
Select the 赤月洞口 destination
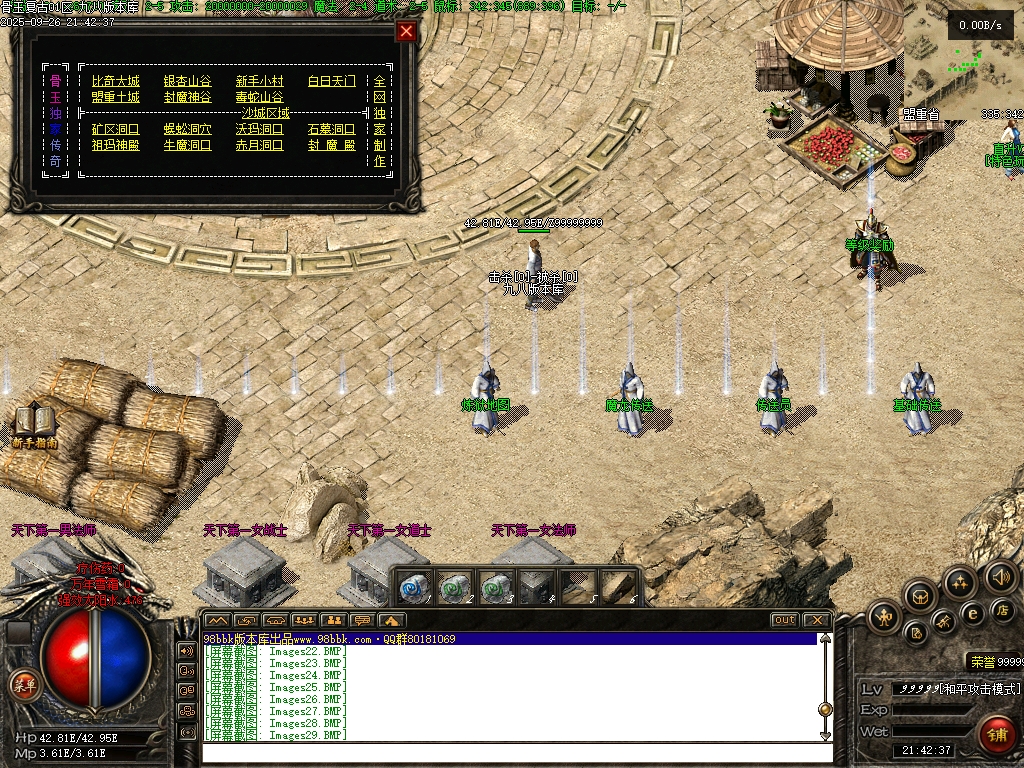tap(260, 145)
